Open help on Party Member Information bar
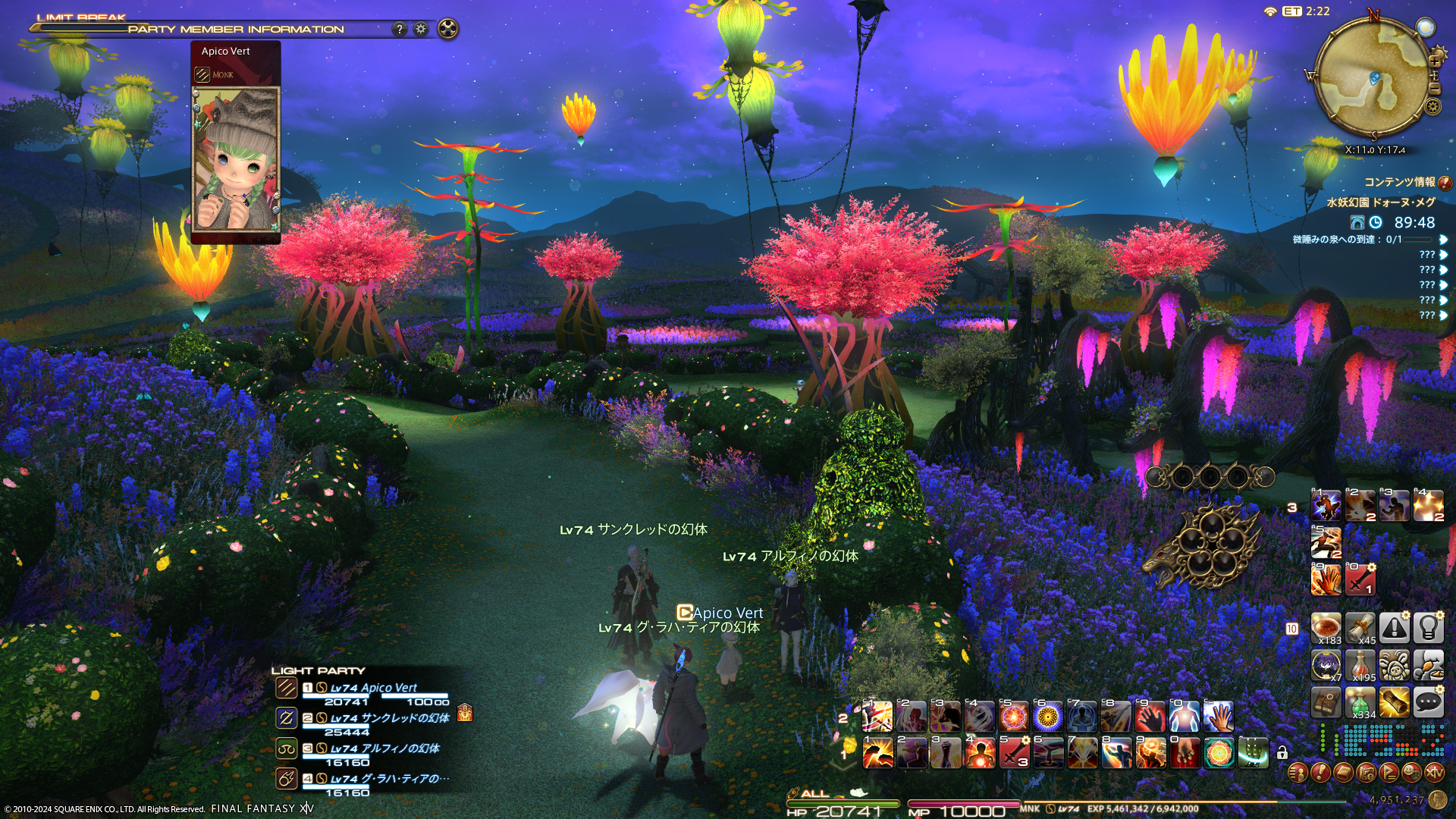 tap(400, 29)
